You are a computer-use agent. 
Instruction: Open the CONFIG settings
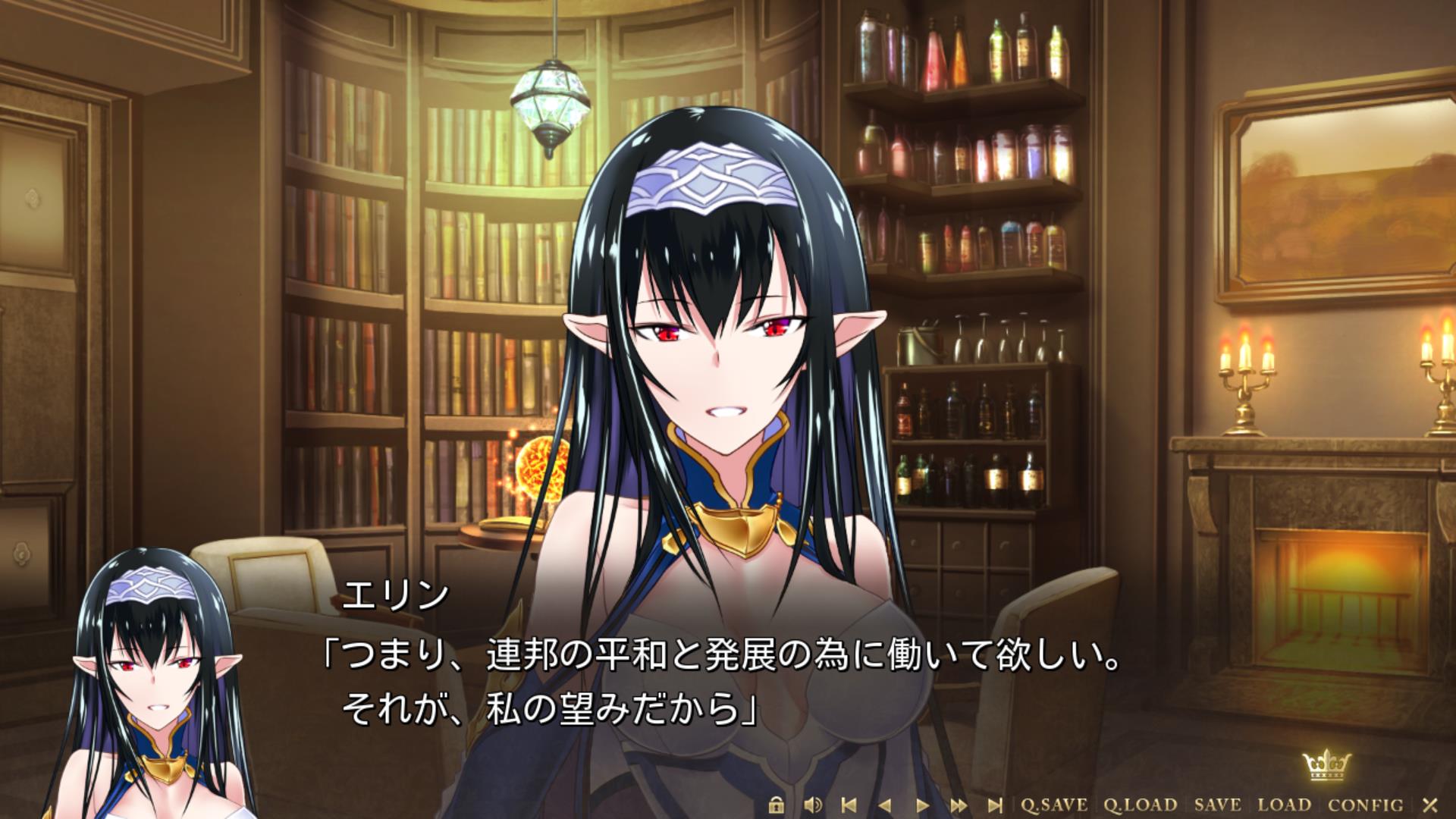tap(1366, 805)
